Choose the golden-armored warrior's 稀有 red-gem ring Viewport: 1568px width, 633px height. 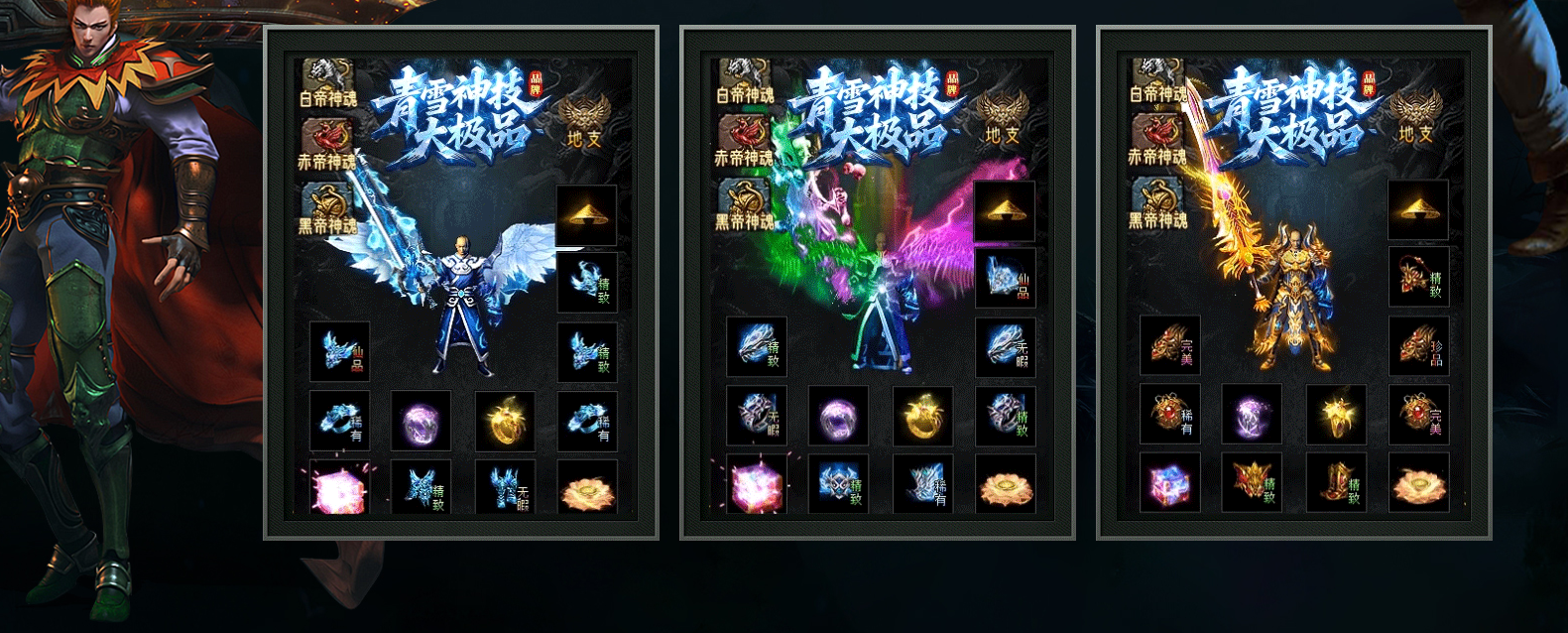(x=1169, y=414)
